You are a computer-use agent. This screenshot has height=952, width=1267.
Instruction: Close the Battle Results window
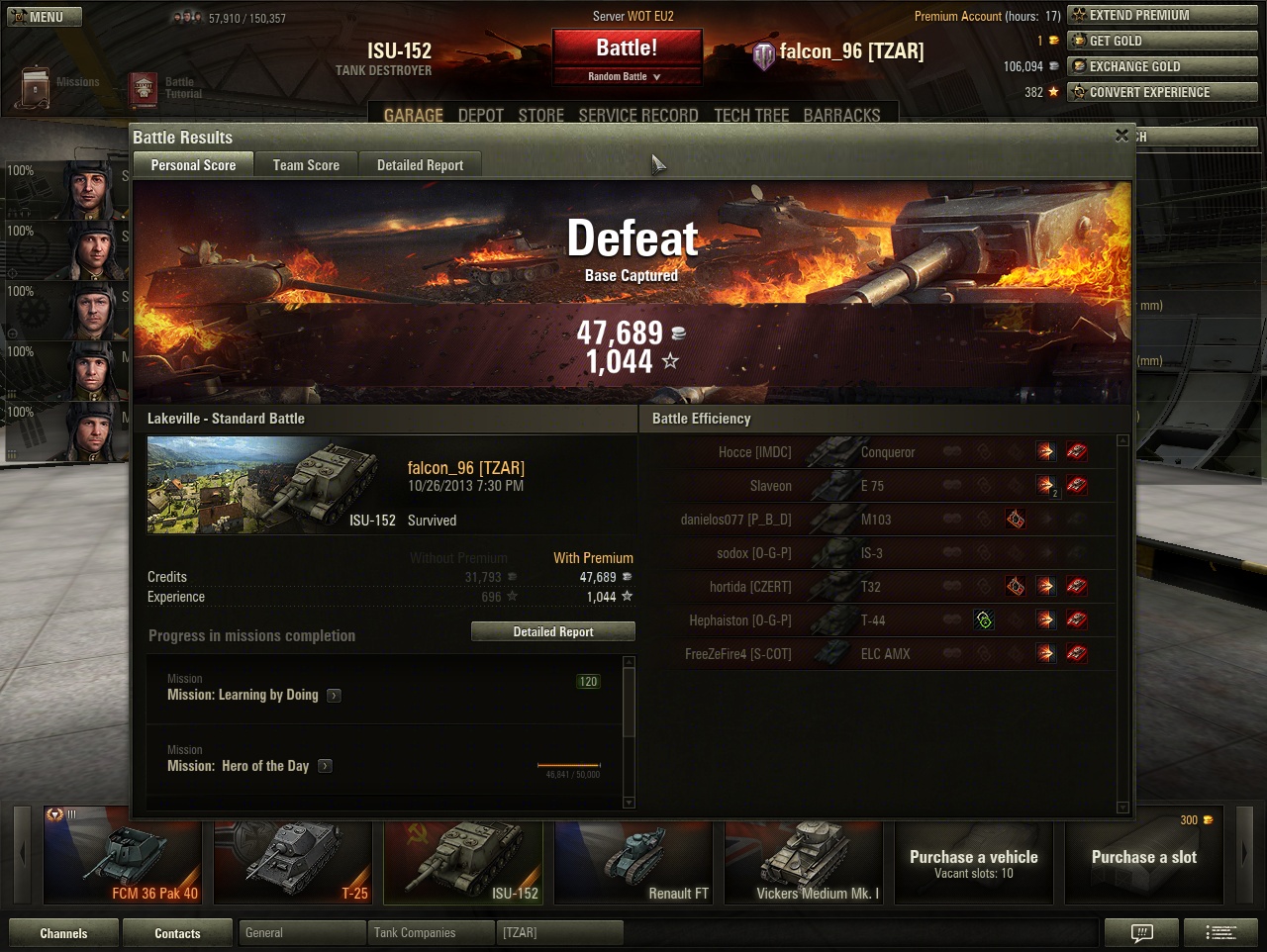[1121, 136]
